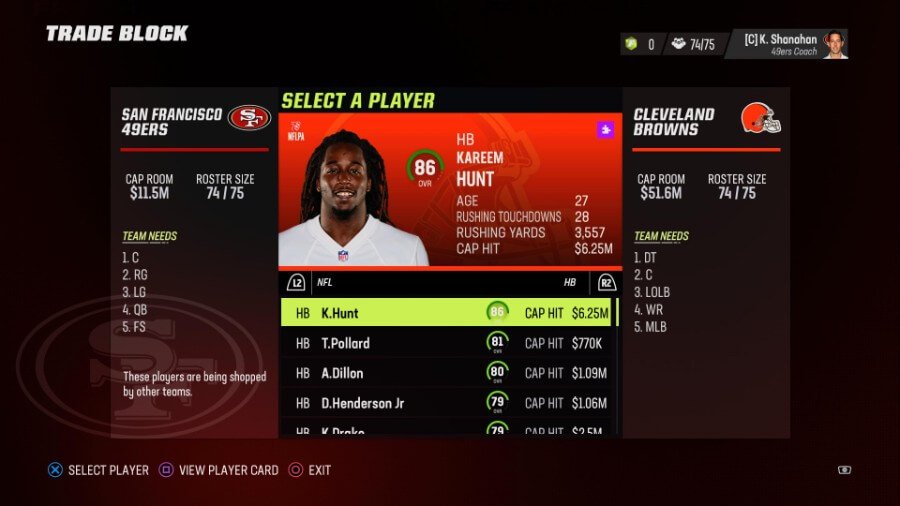Select D.Henderson Jr player row
900x506 pixels.
(448, 403)
